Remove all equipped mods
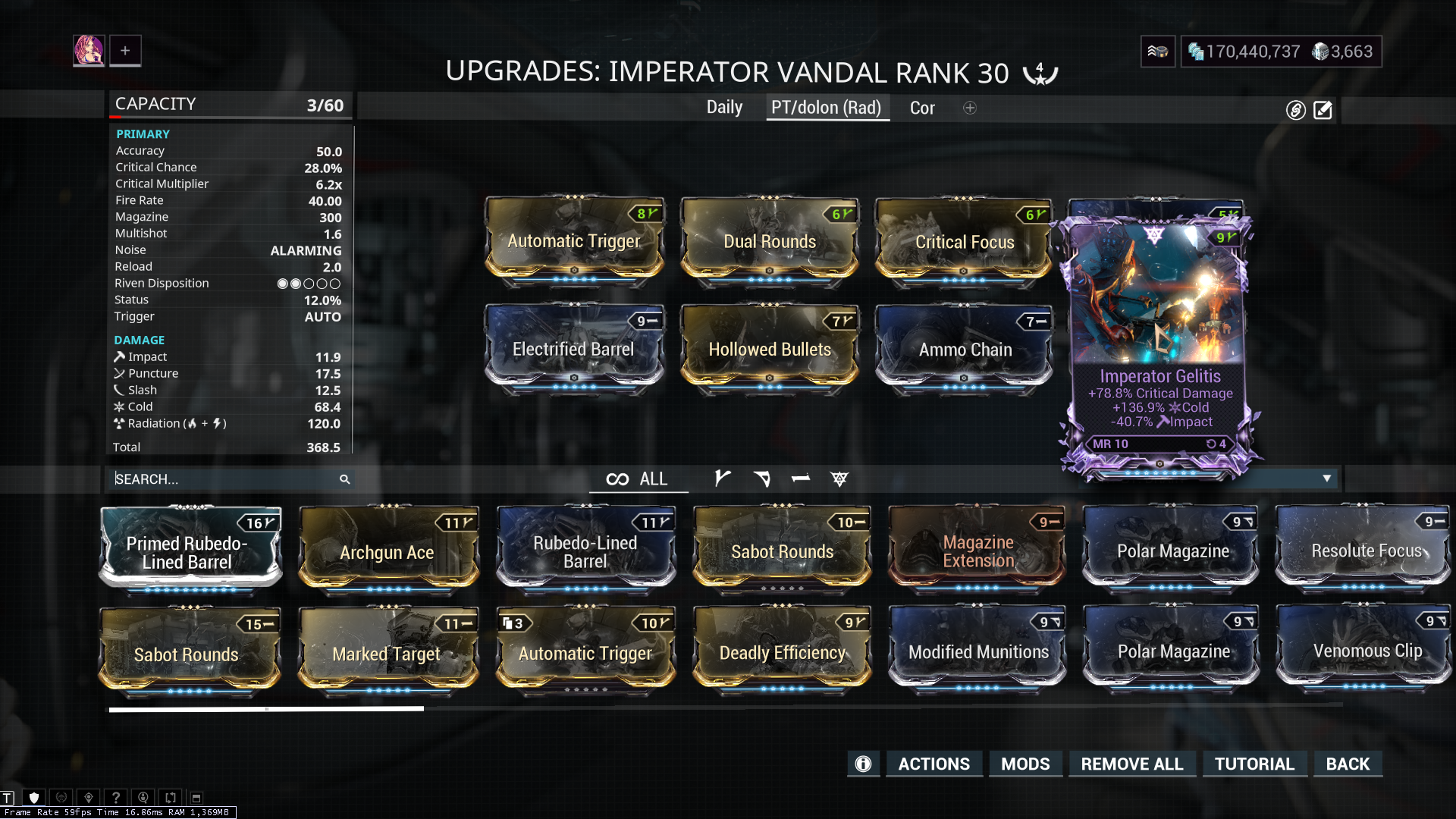The height and width of the screenshot is (819, 1456). coord(1131,764)
